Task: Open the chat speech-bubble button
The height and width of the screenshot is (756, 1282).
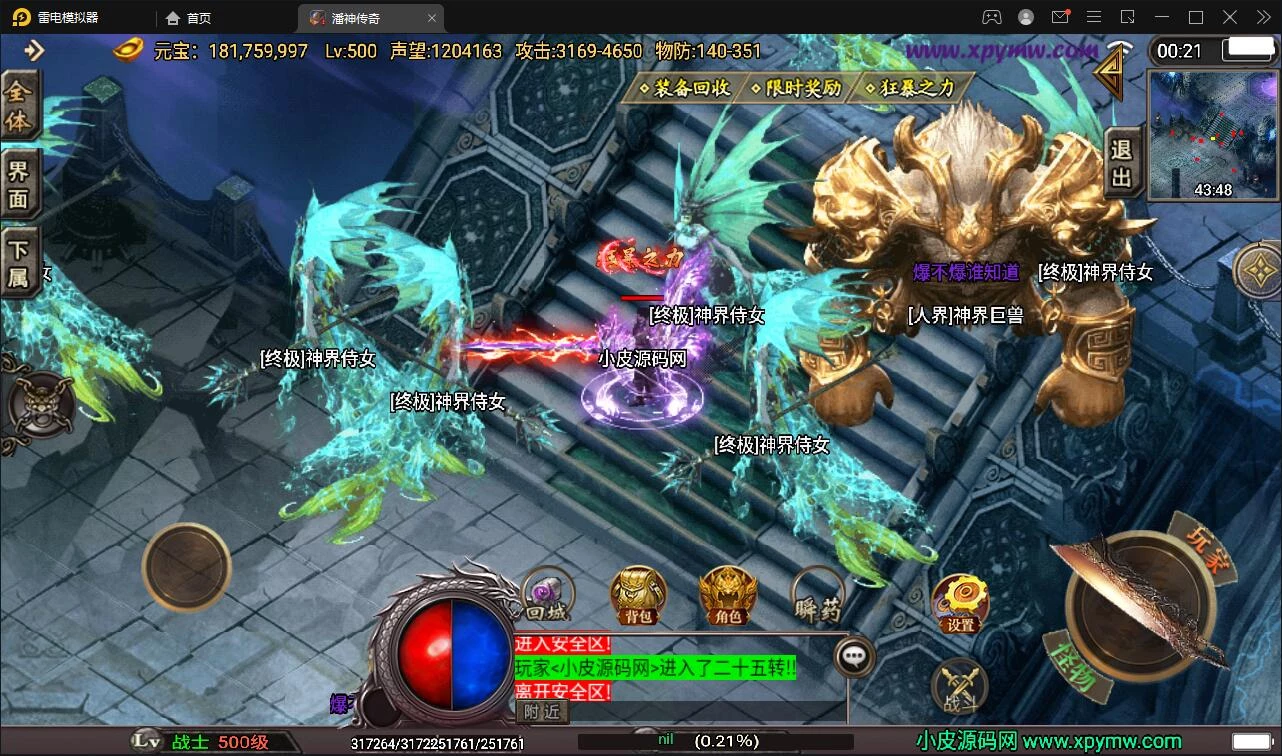Action: (x=854, y=656)
